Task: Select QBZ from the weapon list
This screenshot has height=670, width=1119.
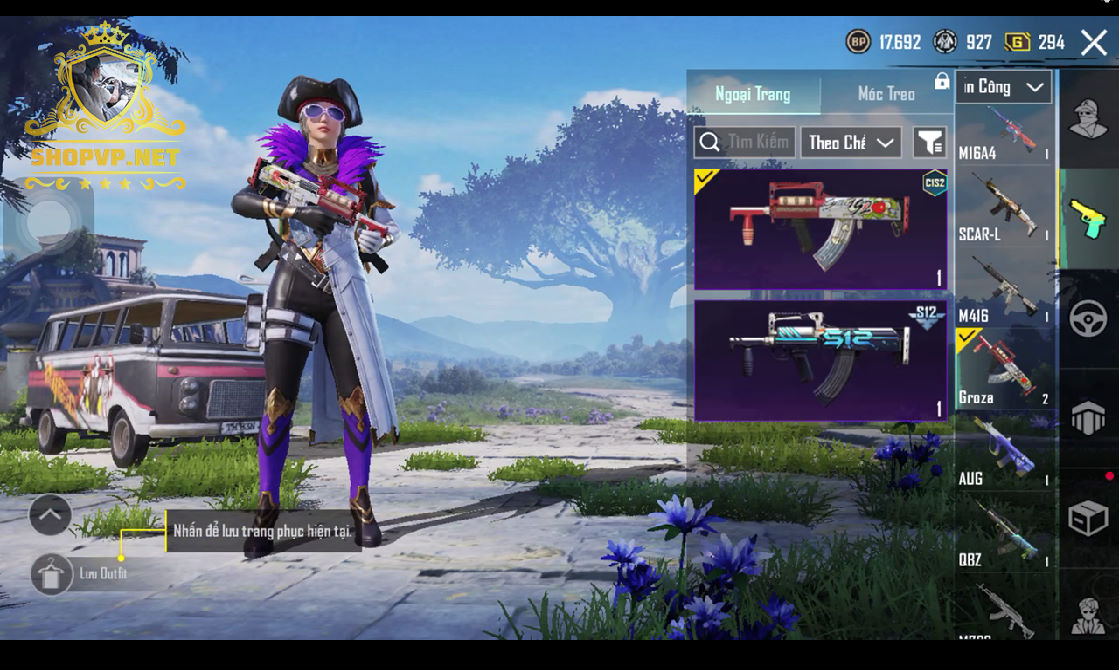Action: tap(1004, 533)
